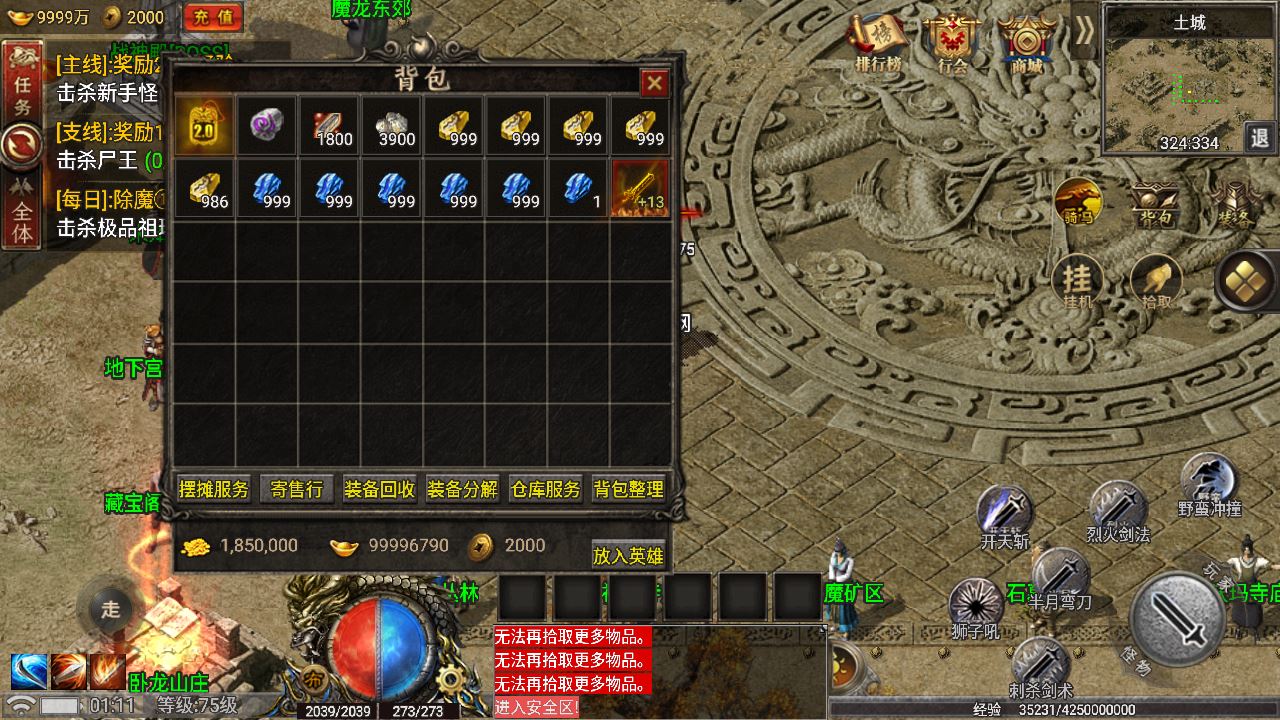Select the 2.0 golden bag item
The image size is (1280, 720).
tap(205, 126)
